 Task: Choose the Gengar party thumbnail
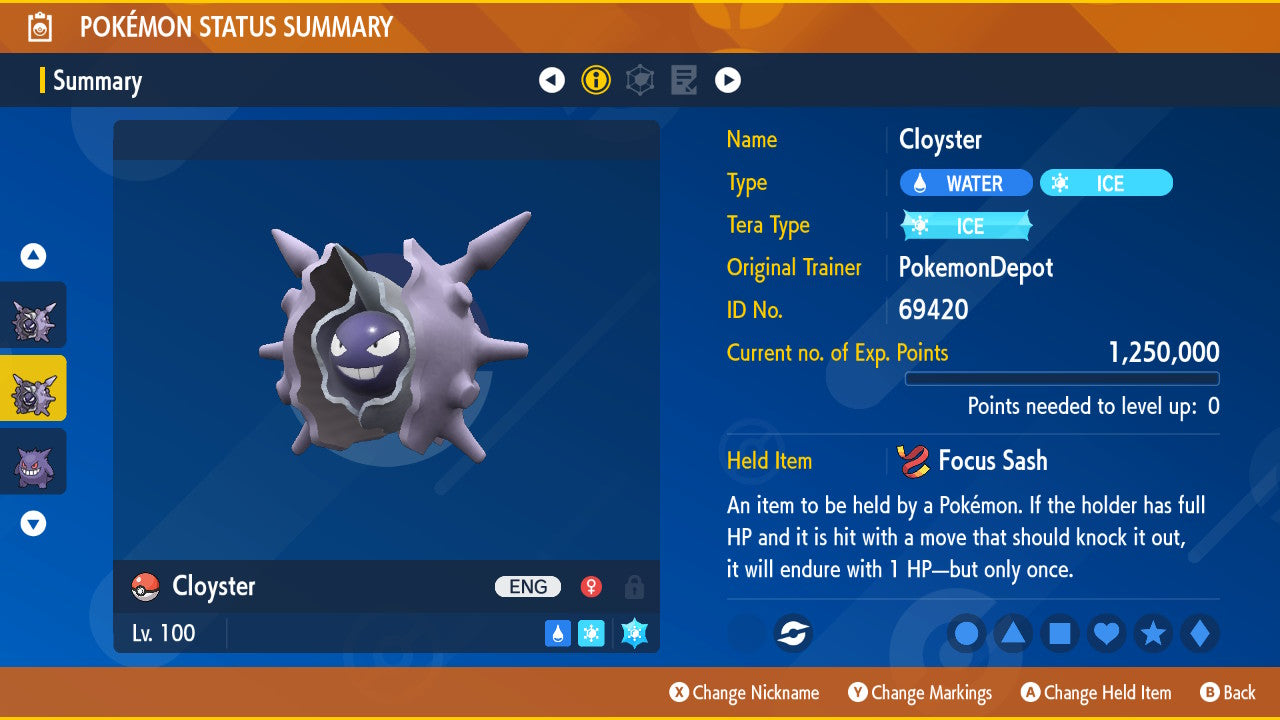tap(34, 461)
